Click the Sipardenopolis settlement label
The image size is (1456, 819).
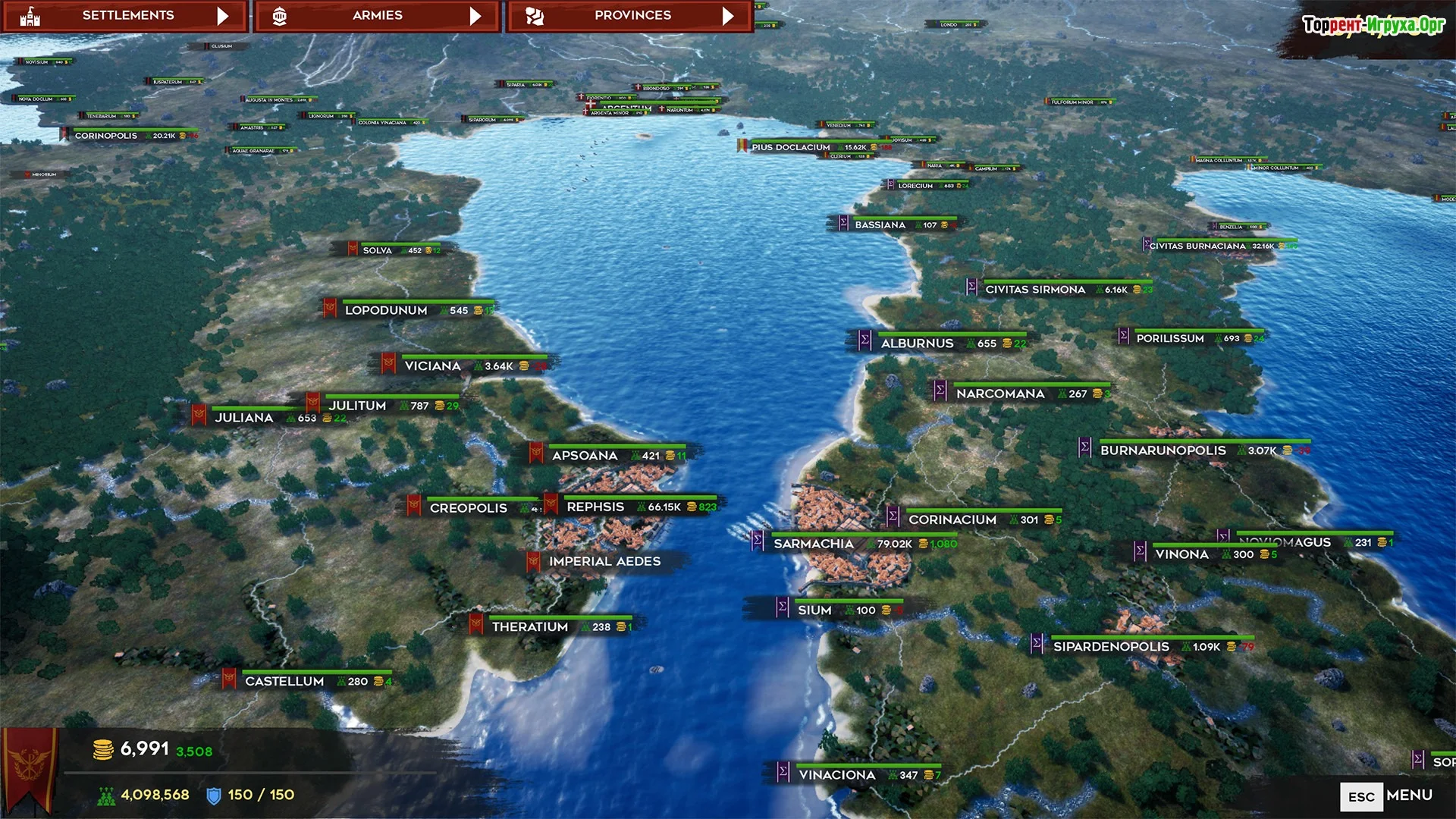coord(1111,647)
